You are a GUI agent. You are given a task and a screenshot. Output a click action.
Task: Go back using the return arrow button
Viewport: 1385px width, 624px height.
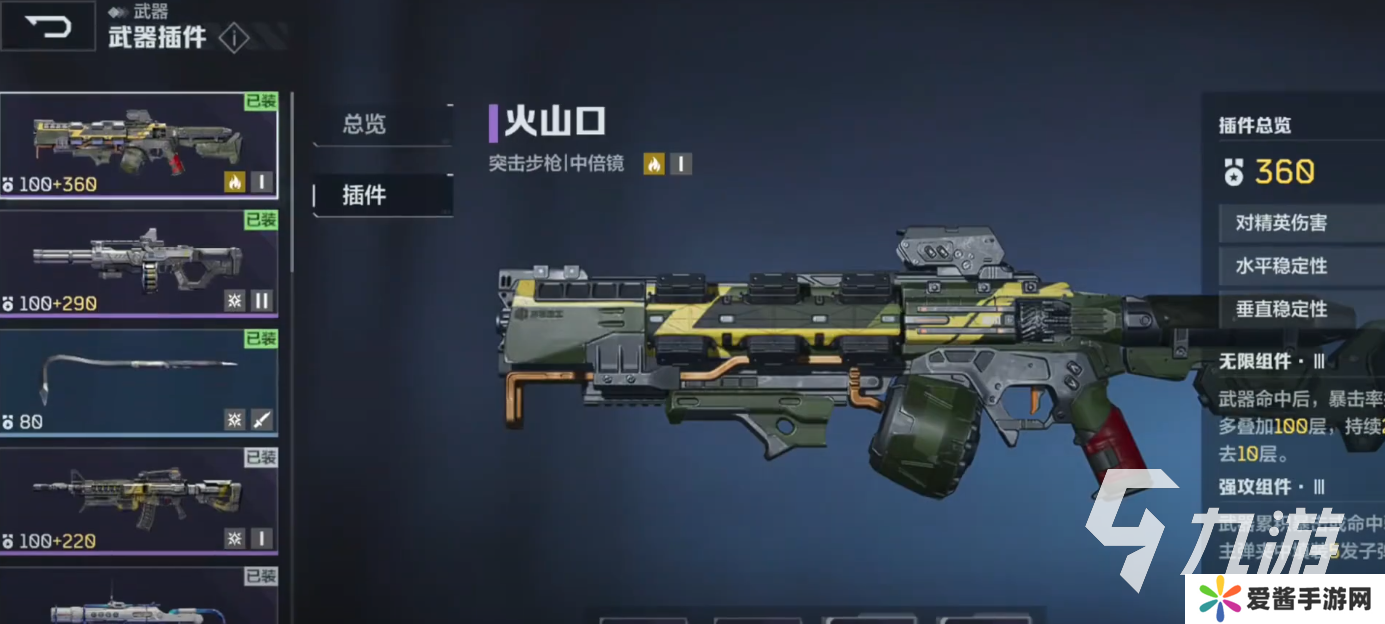click(x=48, y=26)
